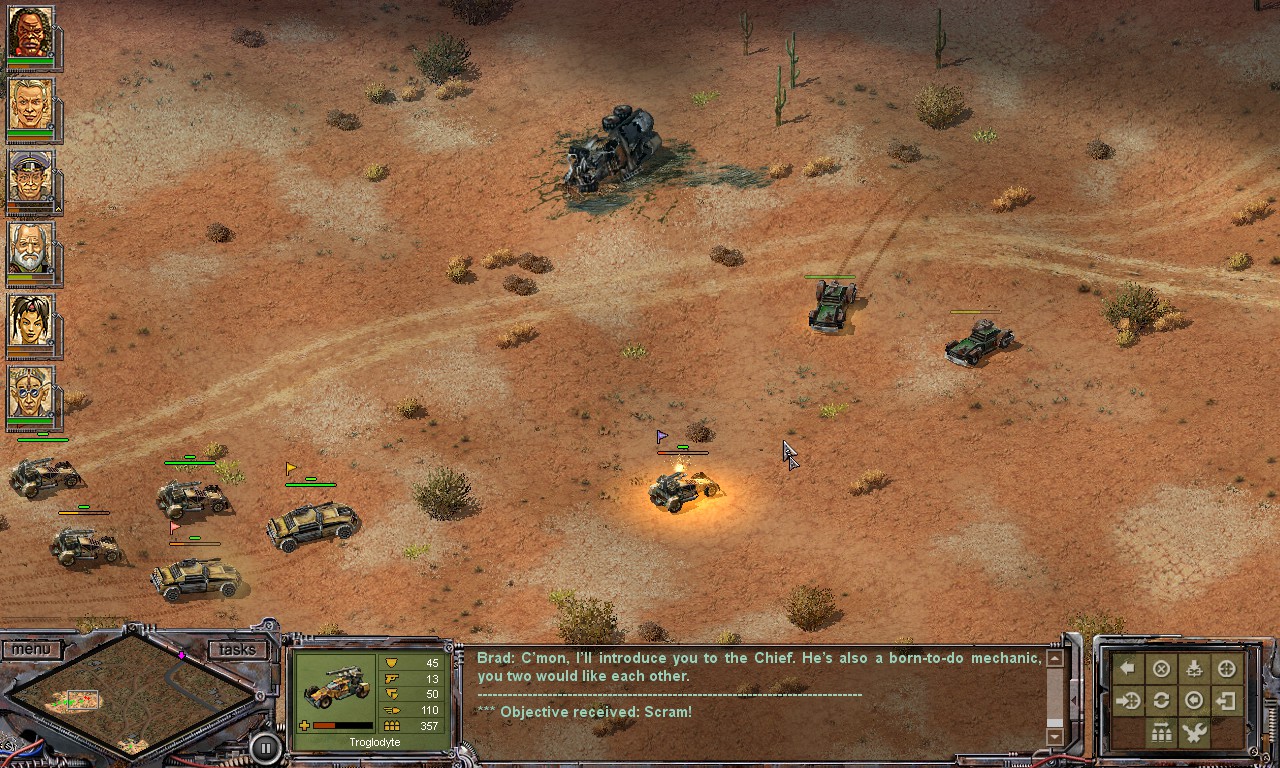Click the exit-vehicle door command icon
The height and width of the screenshot is (768, 1280).
(x=1227, y=701)
